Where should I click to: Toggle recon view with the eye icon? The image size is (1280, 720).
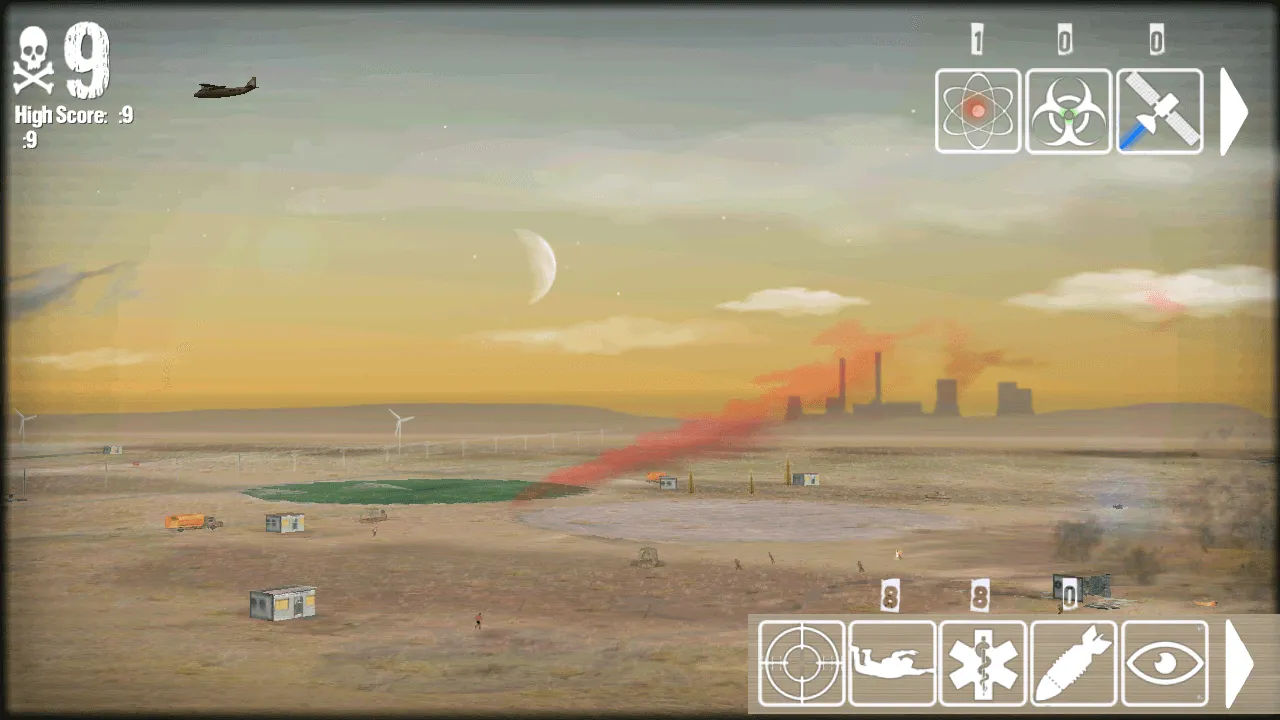[1165, 662]
